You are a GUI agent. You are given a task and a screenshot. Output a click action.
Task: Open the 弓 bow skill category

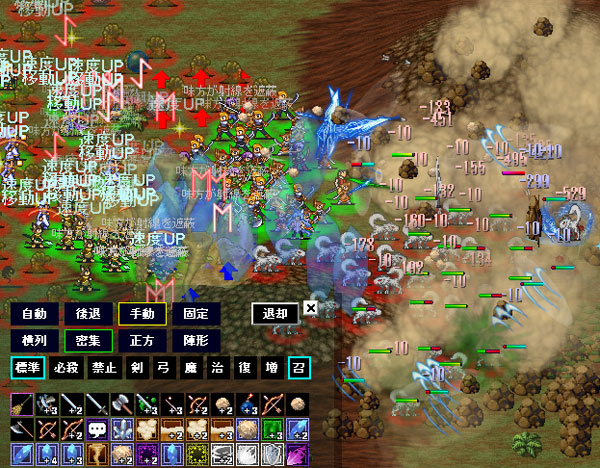click(x=161, y=368)
